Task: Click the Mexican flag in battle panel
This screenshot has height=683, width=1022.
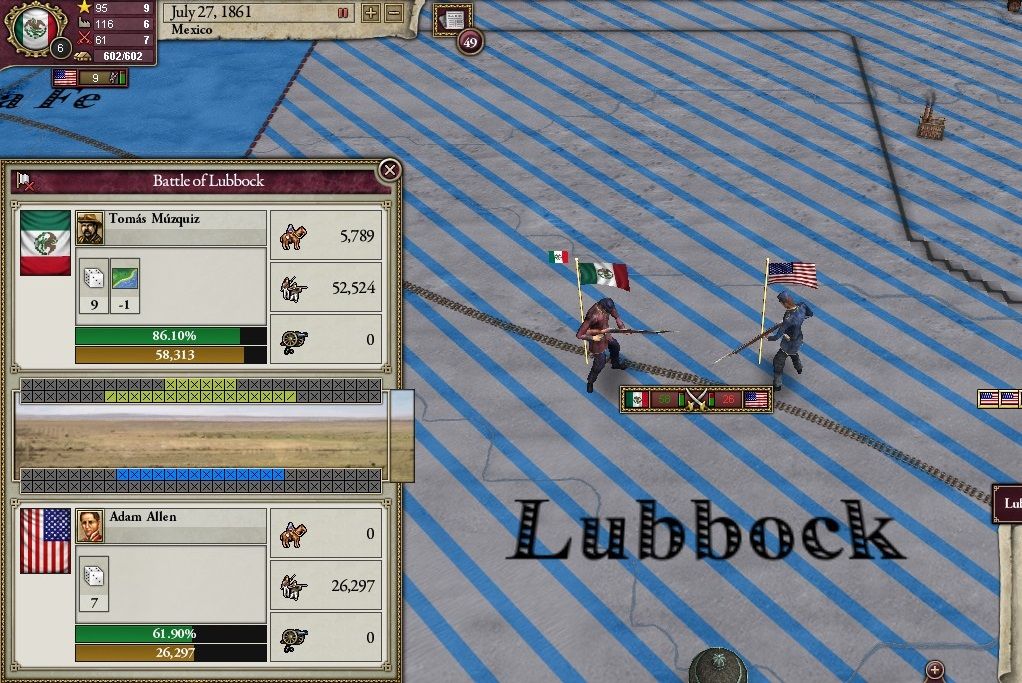Action: (45, 242)
